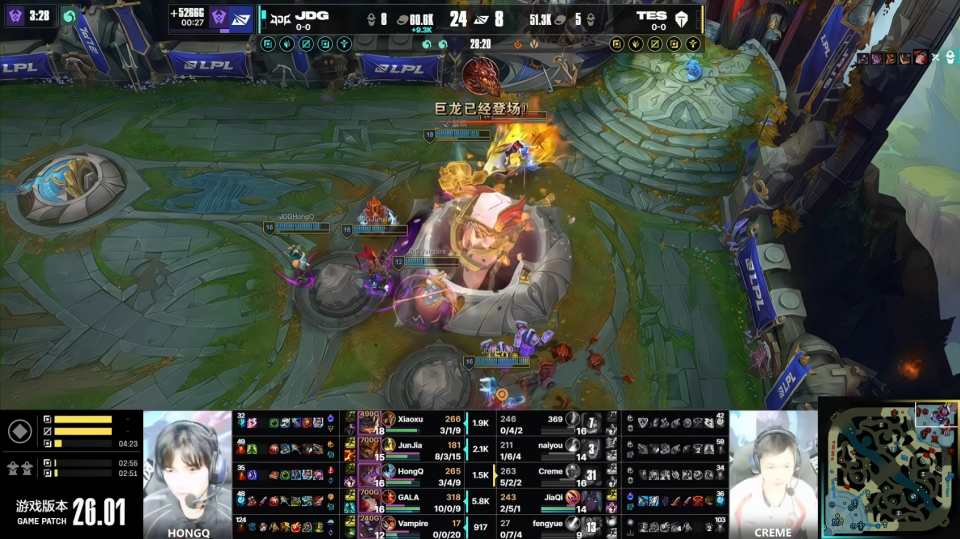960x539 pixels.
Task: Click the Baron timer icon at top-left
Action: tap(16, 16)
